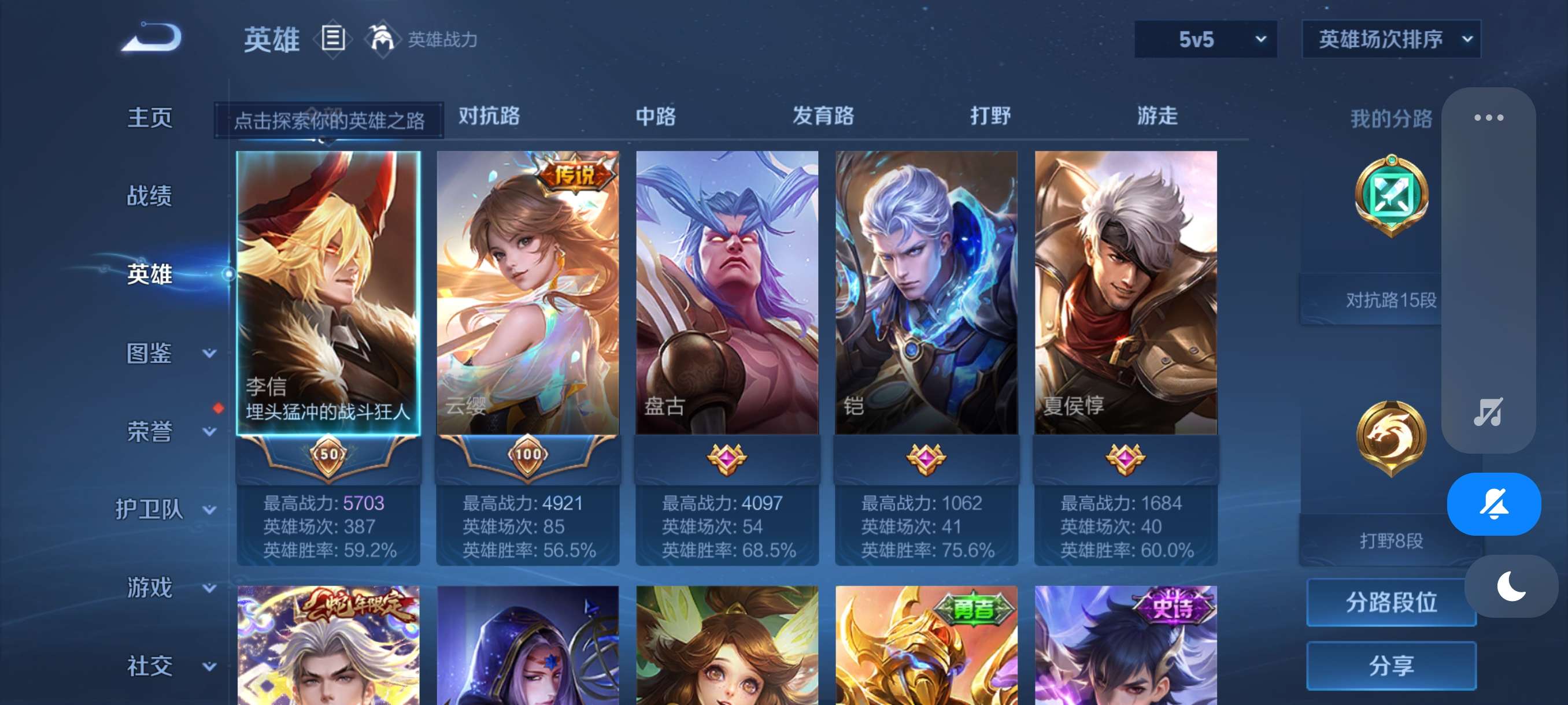Screen dimensions: 1568x705
Task: Open the 英雄场次排序 sort dropdown
Action: click(1391, 39)
